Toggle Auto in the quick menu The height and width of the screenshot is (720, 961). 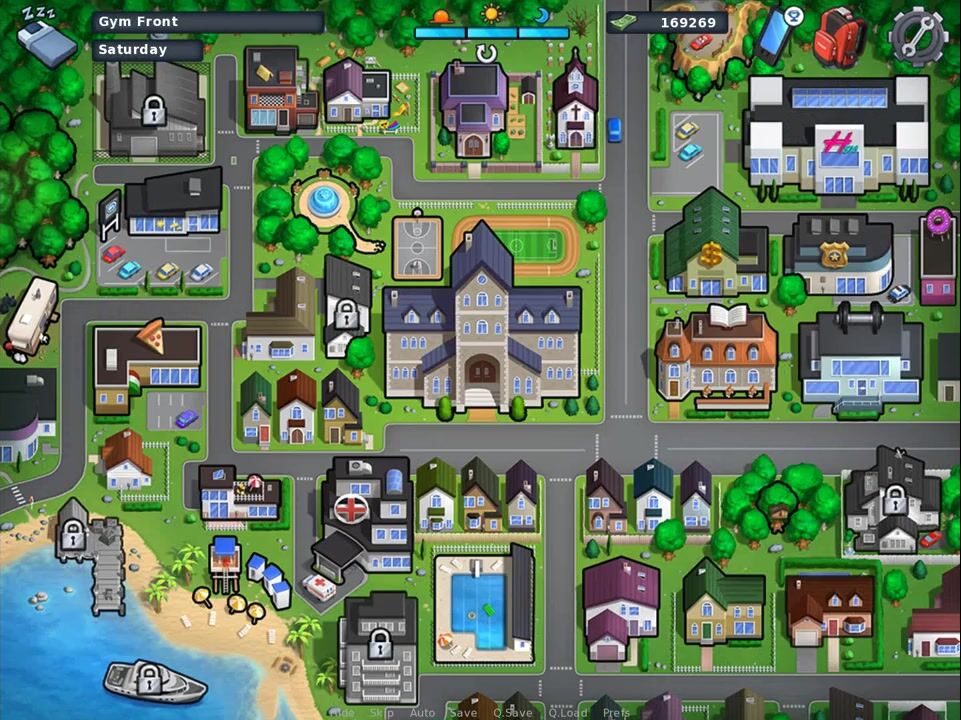(422, 713)
